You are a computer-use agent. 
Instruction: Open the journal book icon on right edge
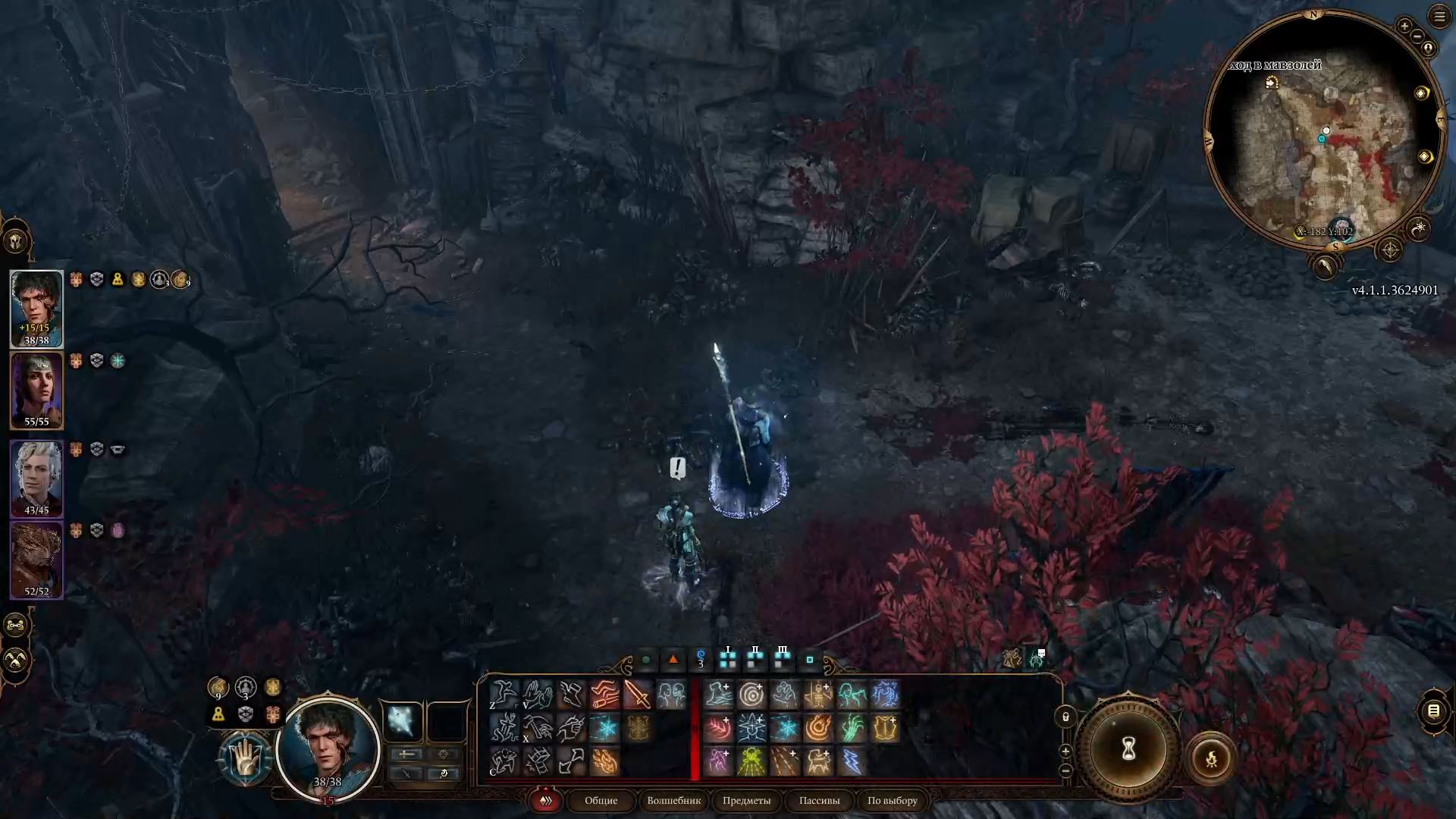[1433, 713]
